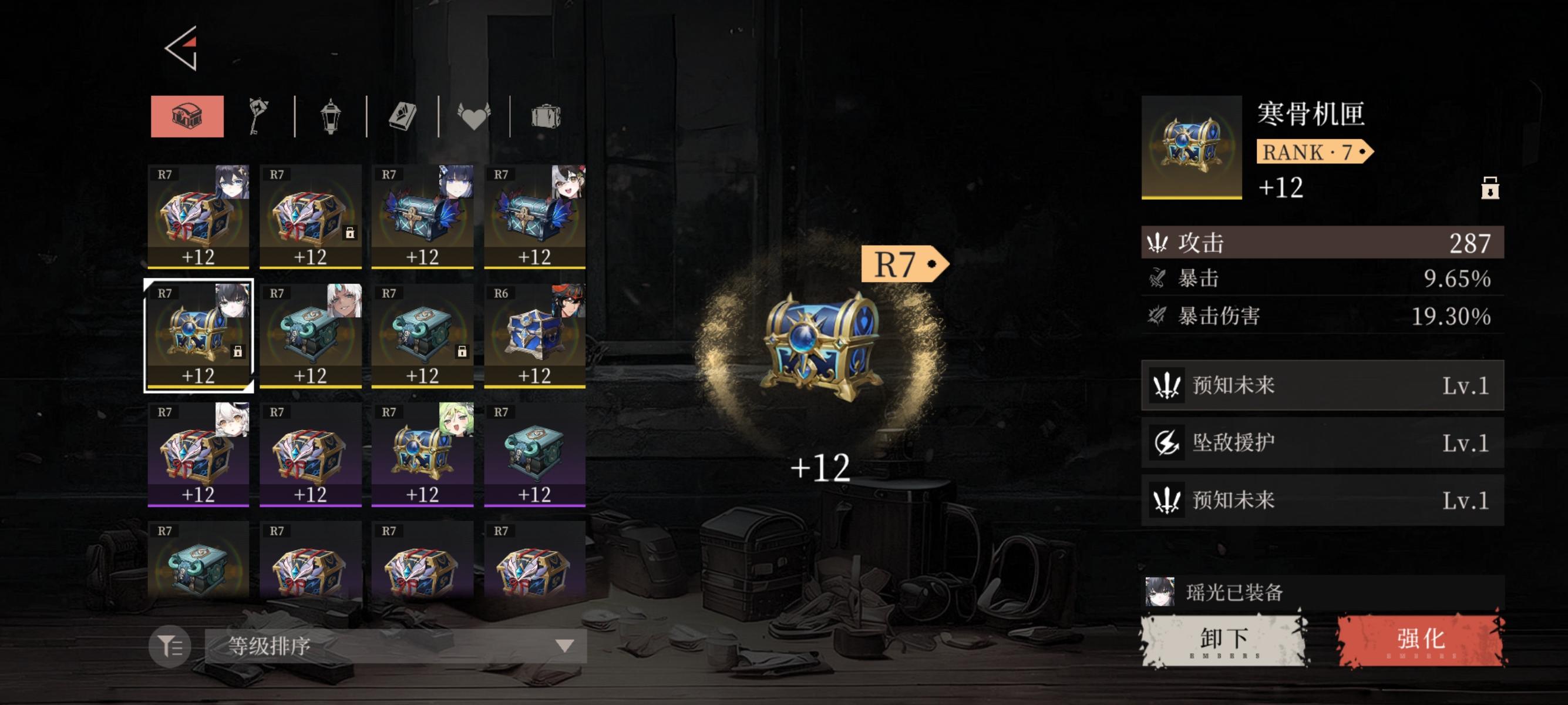Select the lantern equipment category
This screenshot has width=1568, height=705.
(331, 116)
